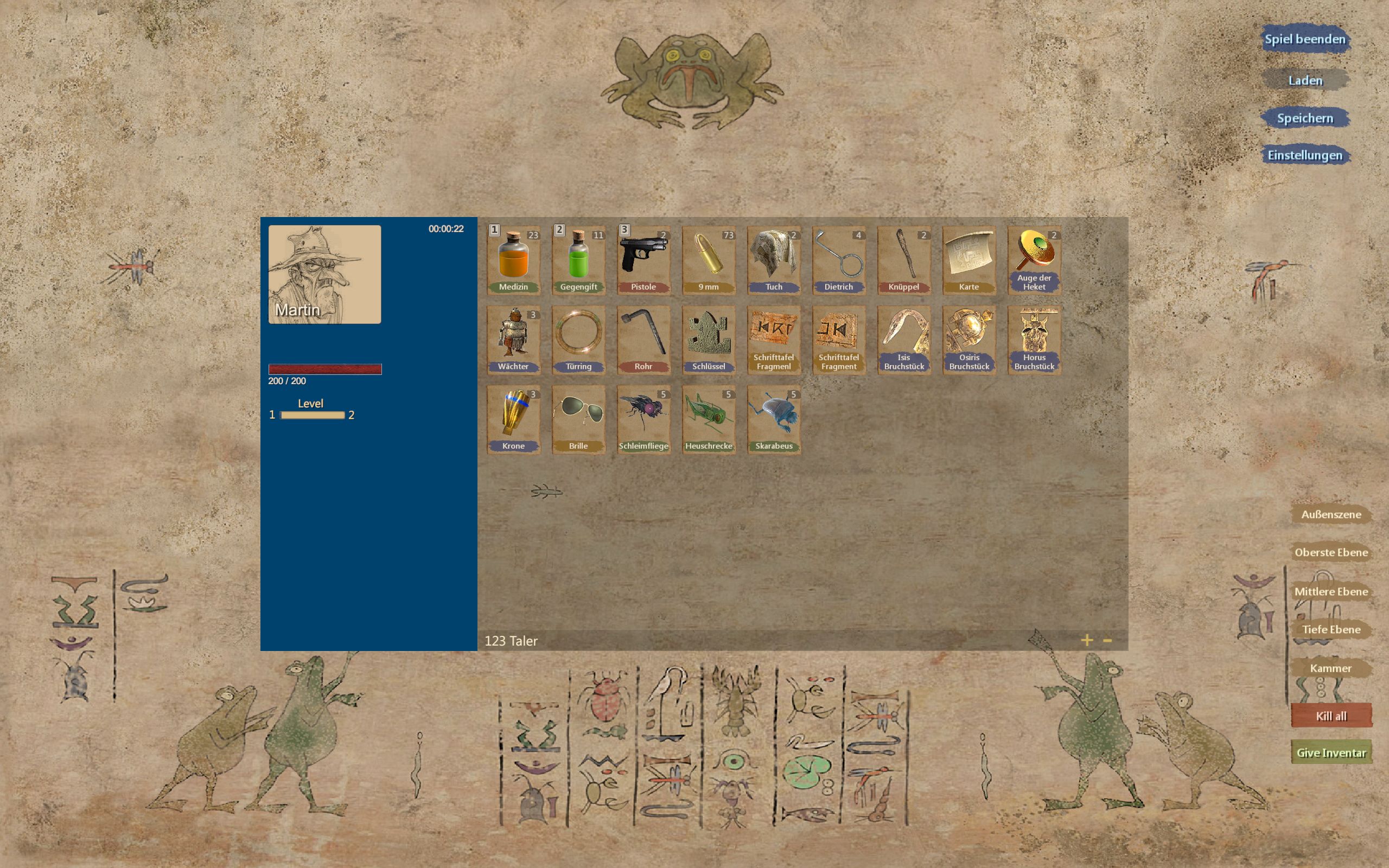
Task: Open the Karte map item
Action: 969,260
